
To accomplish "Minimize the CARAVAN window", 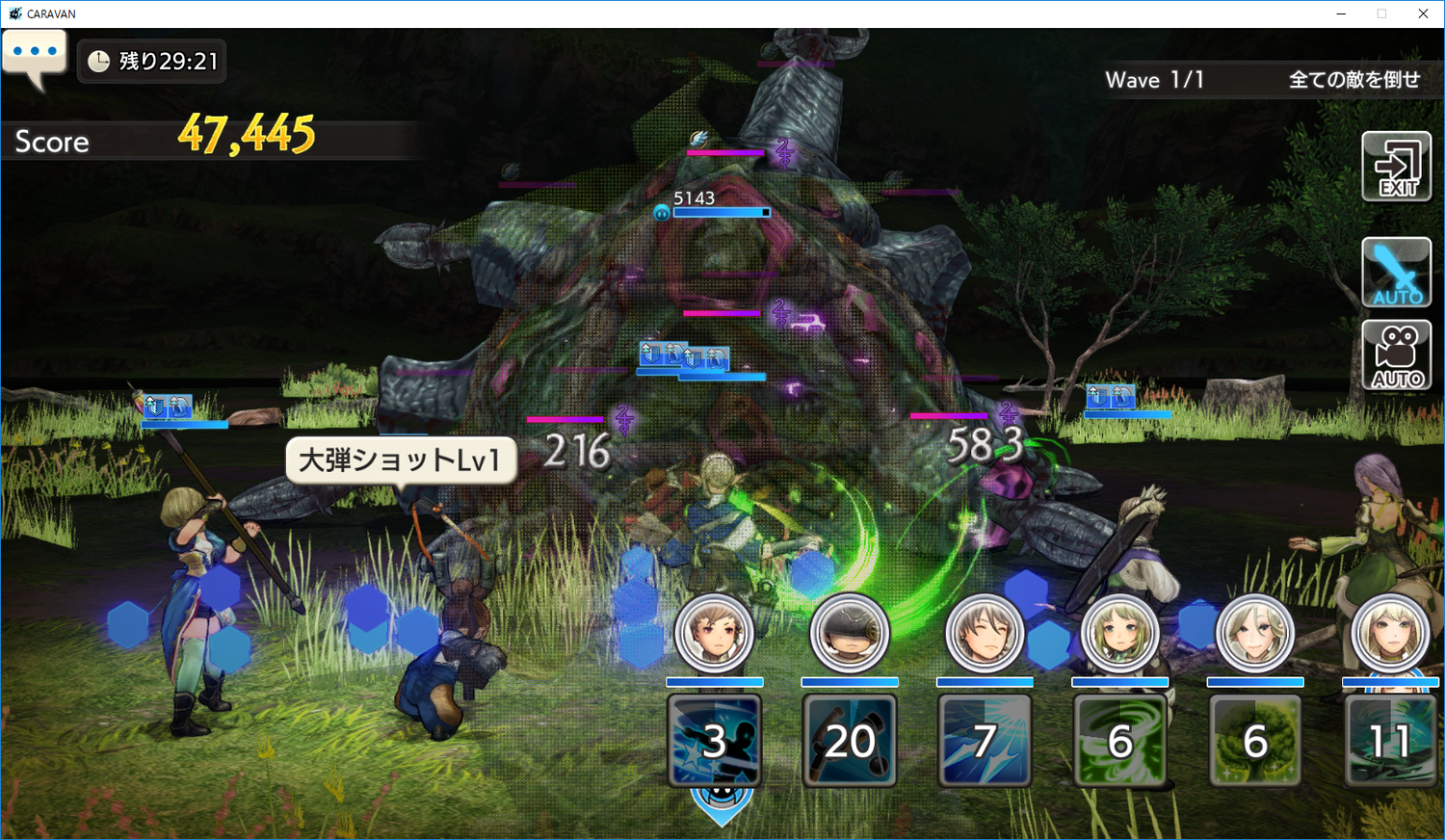I will 1340,13.
